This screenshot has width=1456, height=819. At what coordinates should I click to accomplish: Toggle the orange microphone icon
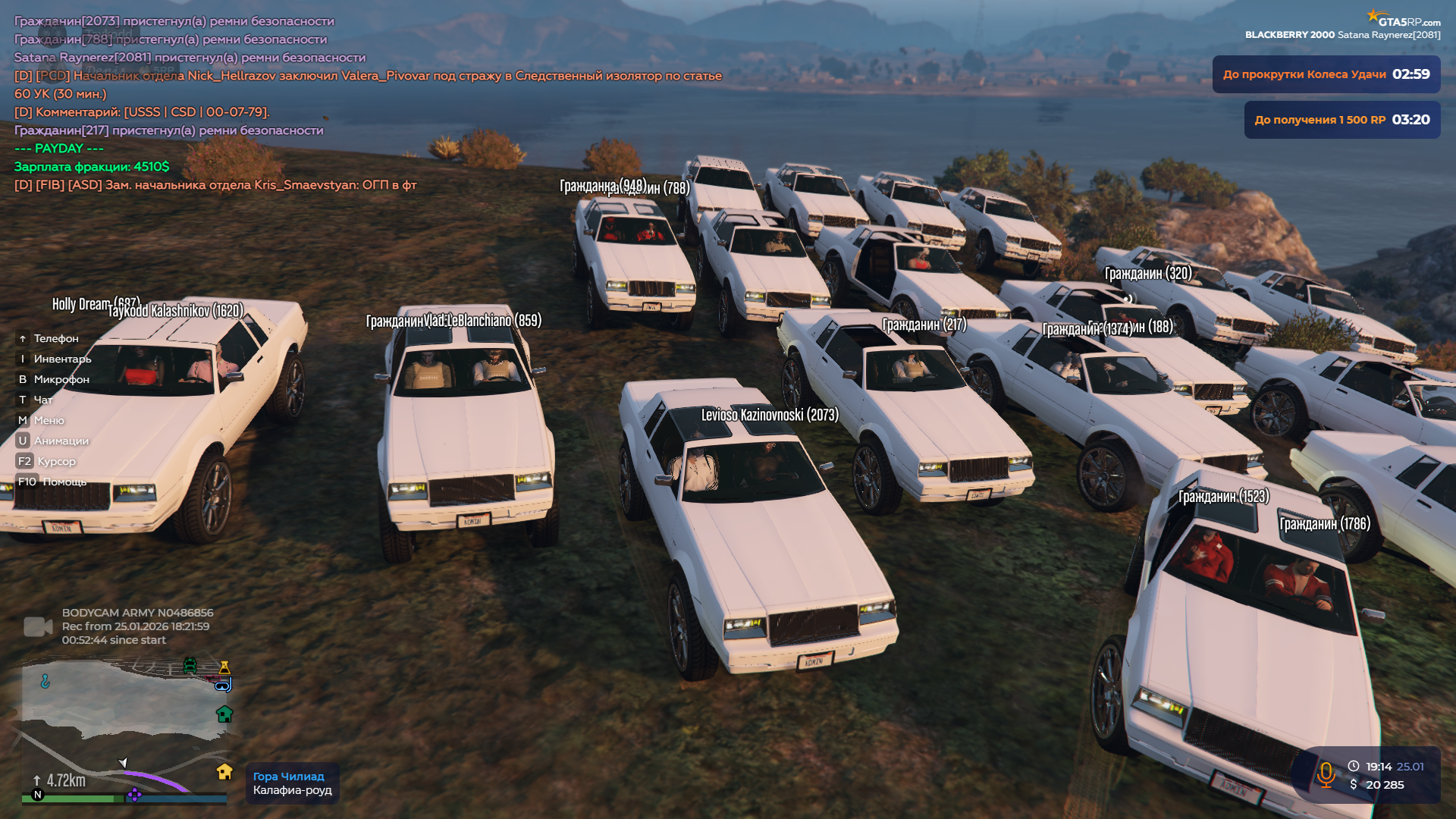[1326, 775]
